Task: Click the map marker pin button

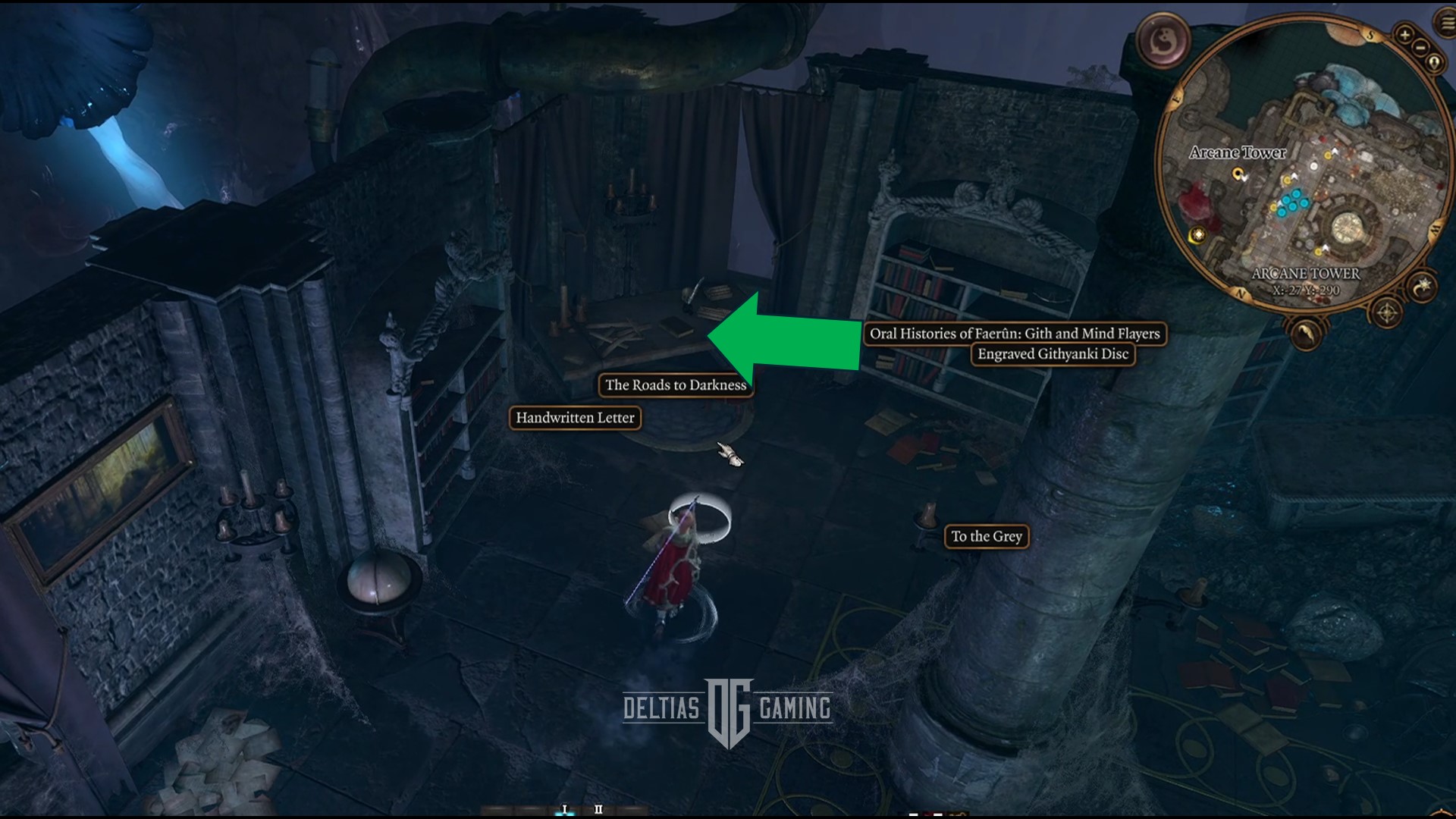Action: click(x=1434, y=63)
